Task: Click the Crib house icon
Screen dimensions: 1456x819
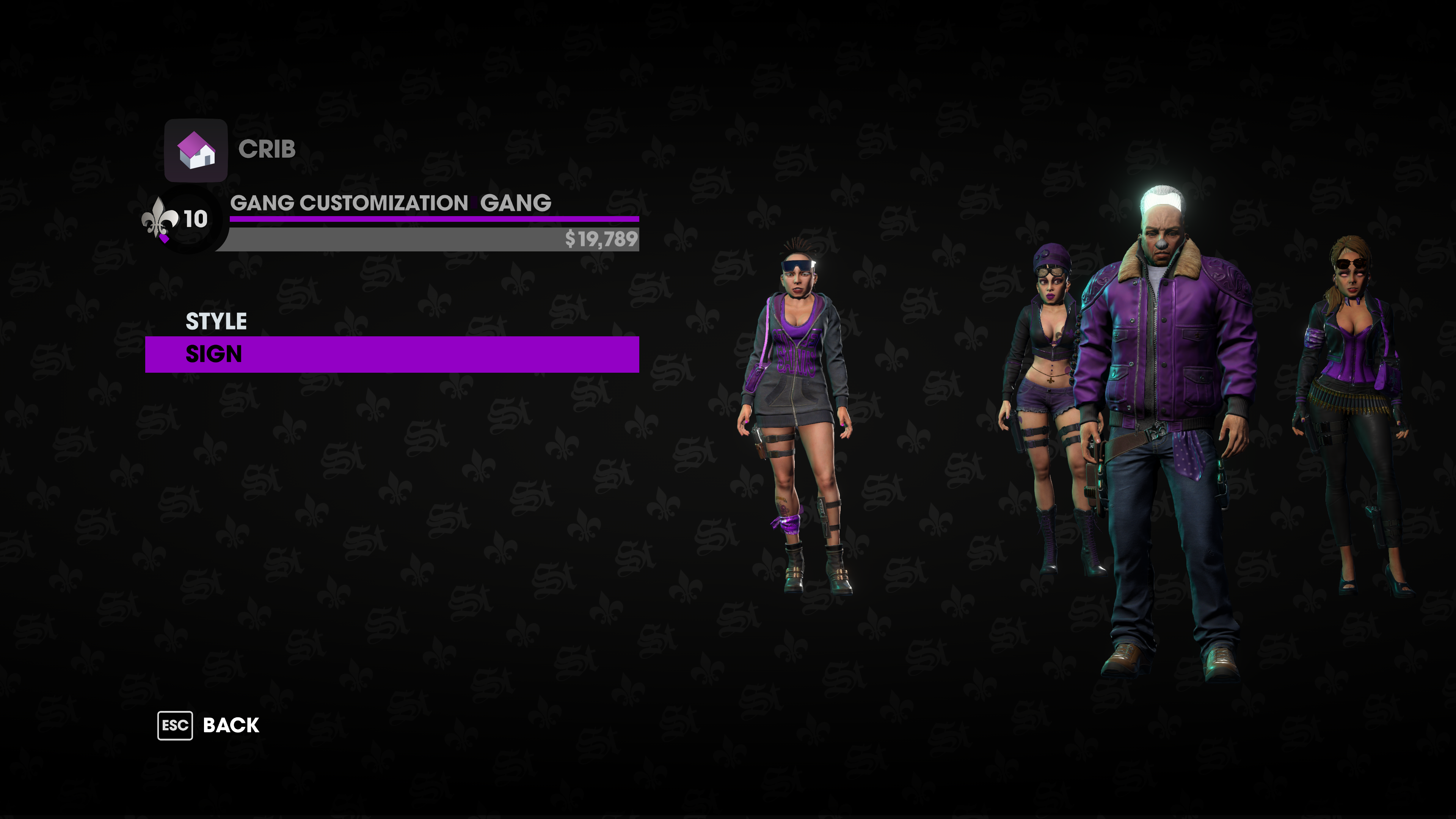Action: [196, 151]
